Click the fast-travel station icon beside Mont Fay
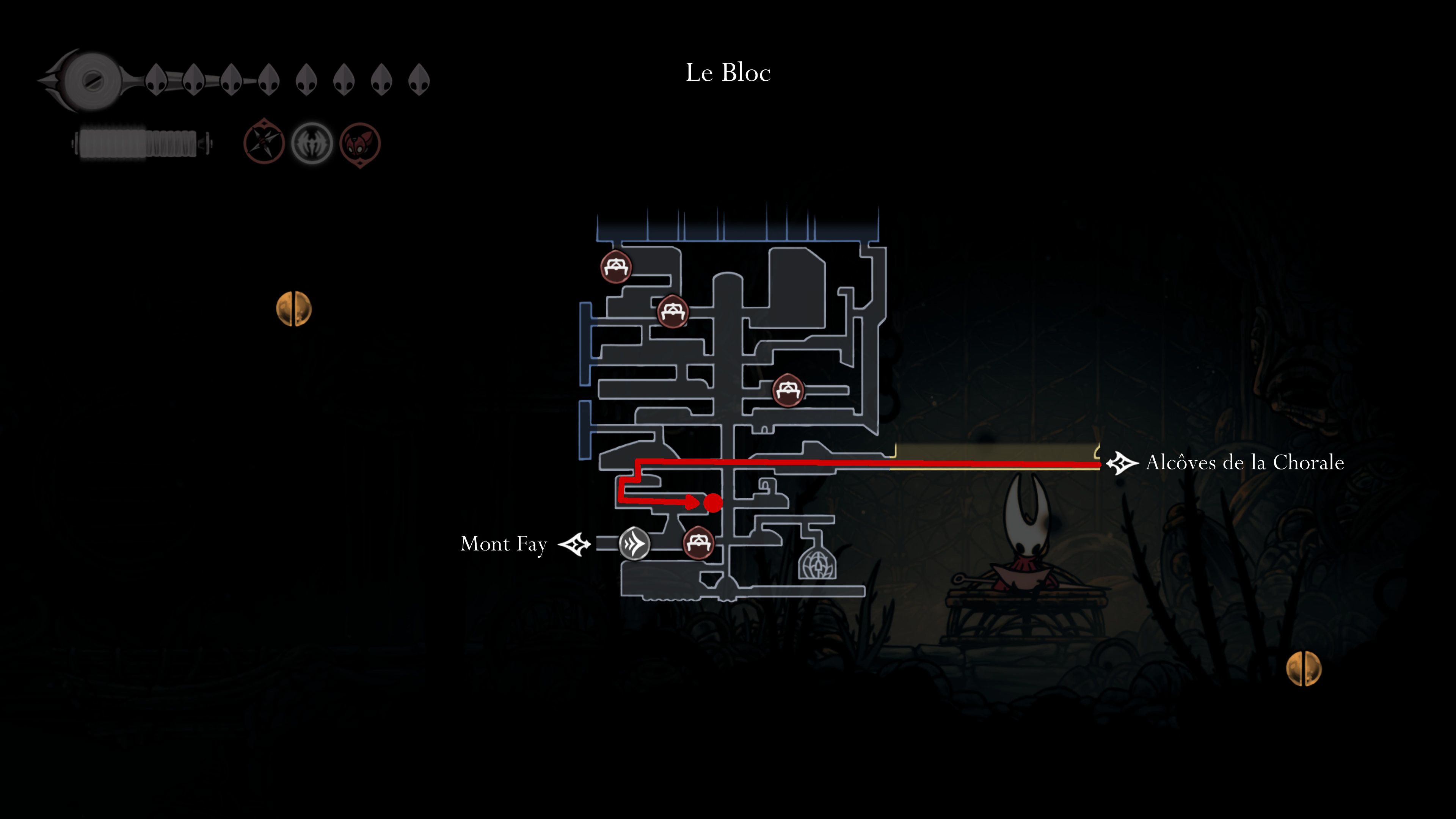The height and width of the screenshot is (819, 1456). point(635,544)
